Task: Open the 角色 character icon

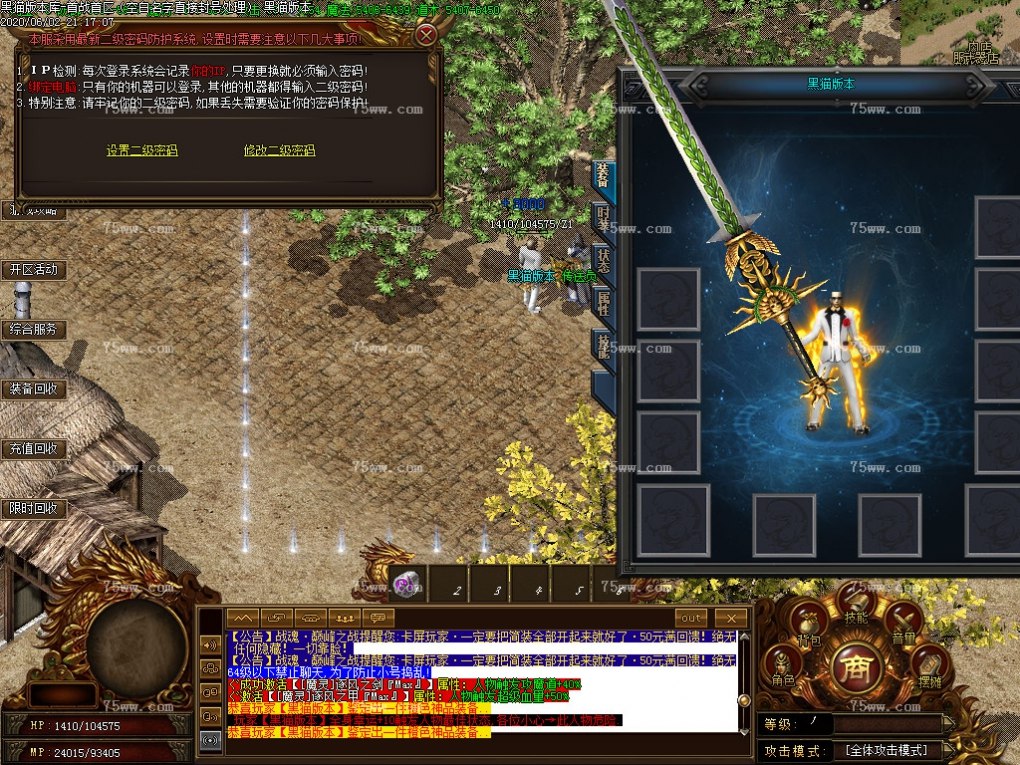Action: [x=783, y=664]
